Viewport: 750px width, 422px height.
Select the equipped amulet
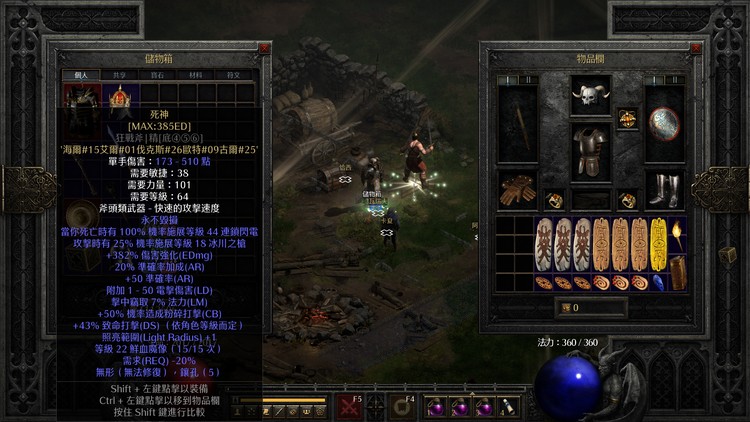628,118
